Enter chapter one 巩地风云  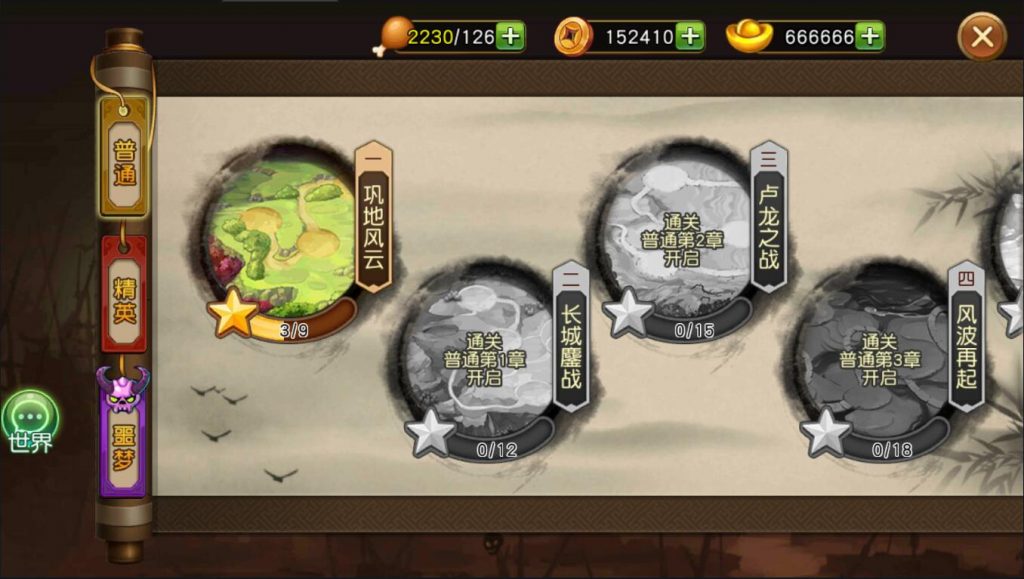tap(284, 233)
